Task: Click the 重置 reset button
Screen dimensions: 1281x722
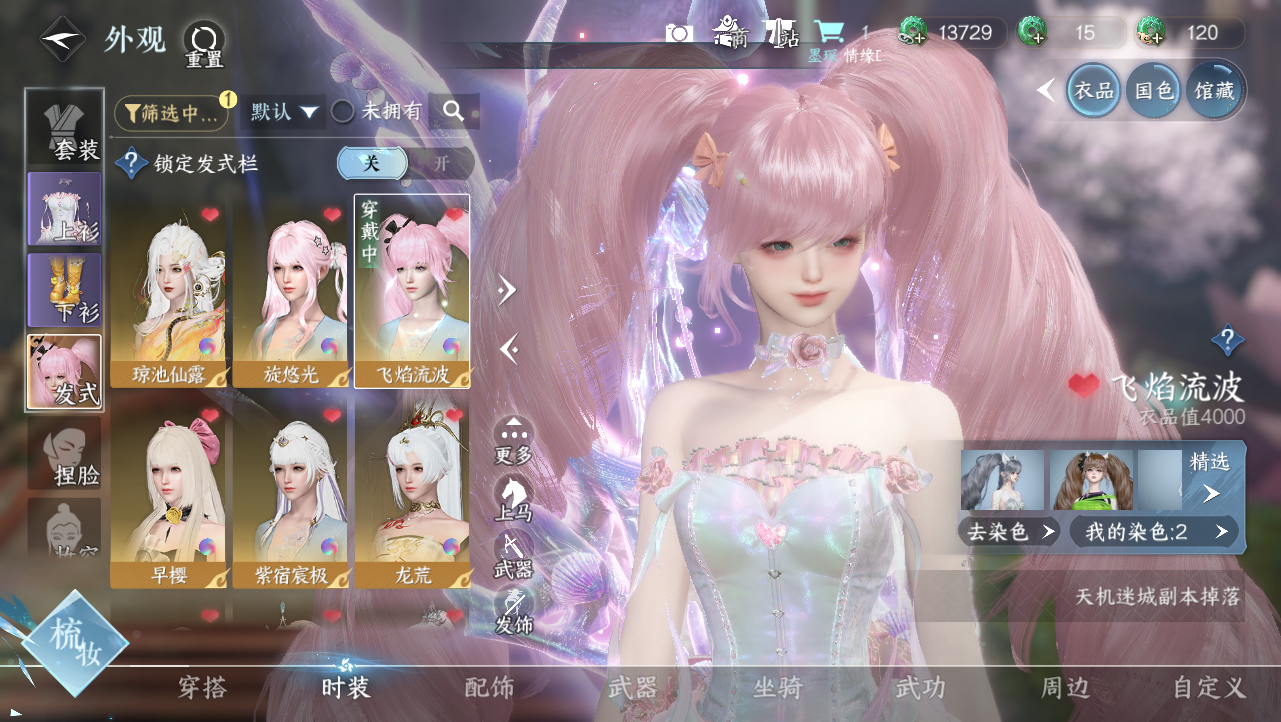Action: coord(204,44)
